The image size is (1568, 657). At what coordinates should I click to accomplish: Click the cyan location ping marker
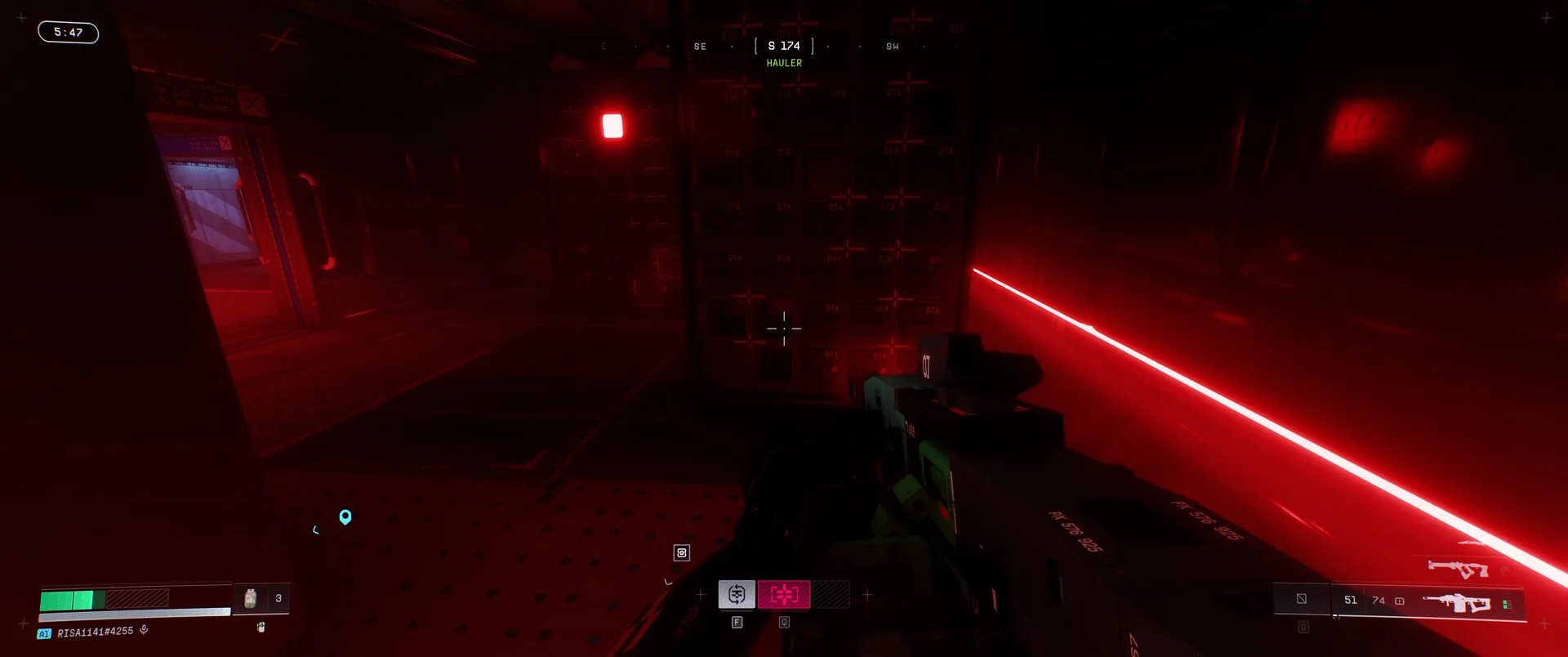coord(345,516)
